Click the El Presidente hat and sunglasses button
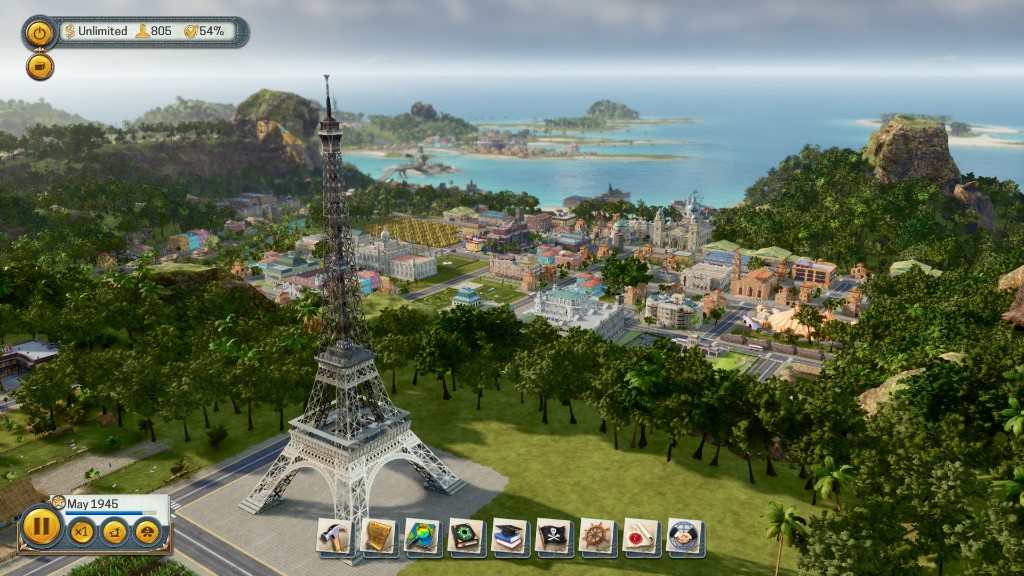The width and height of the screenshot is (1024, 576). click(x=148, y=531)
